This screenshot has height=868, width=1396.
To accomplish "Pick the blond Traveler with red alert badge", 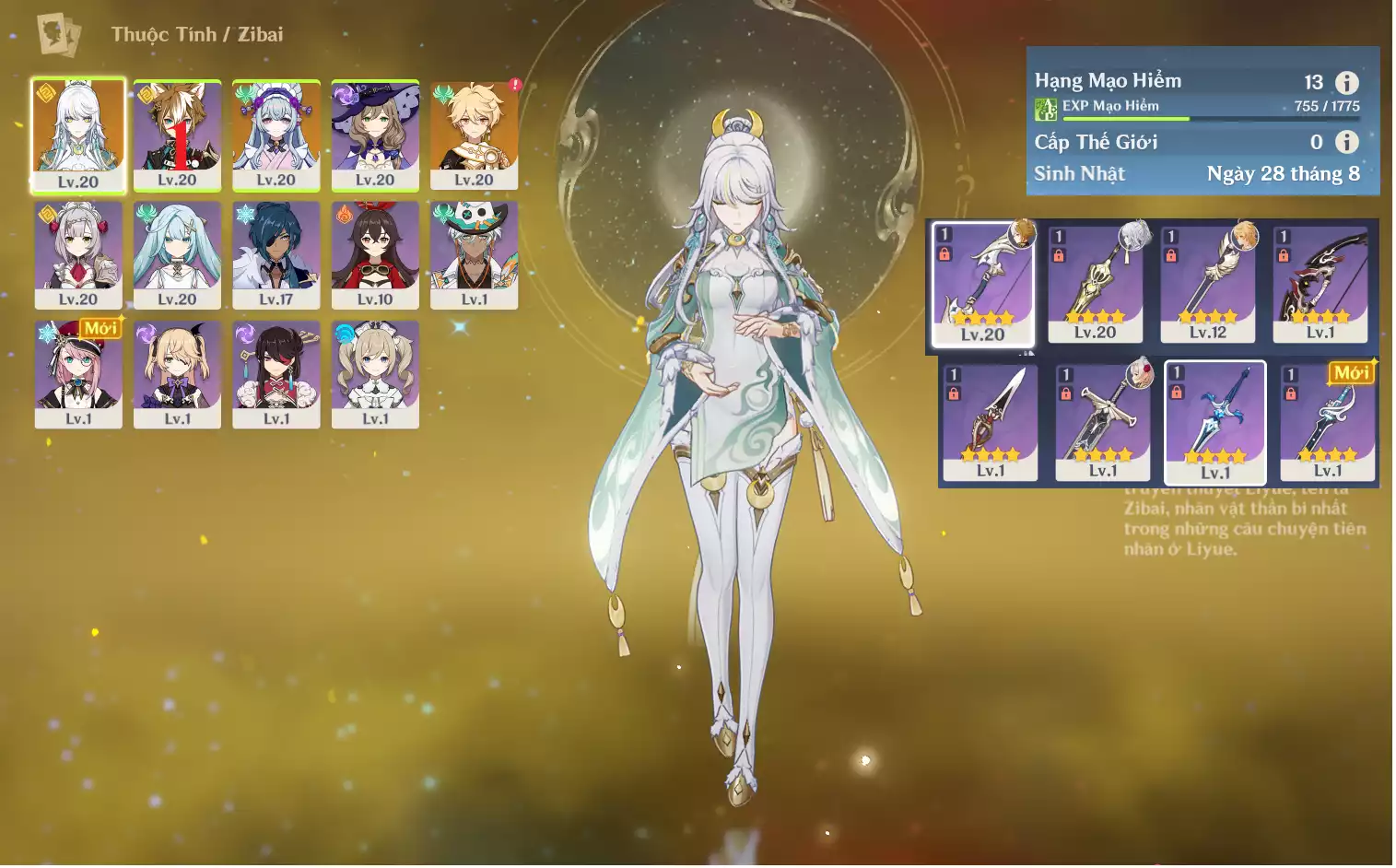I will [x=474, y=135].
